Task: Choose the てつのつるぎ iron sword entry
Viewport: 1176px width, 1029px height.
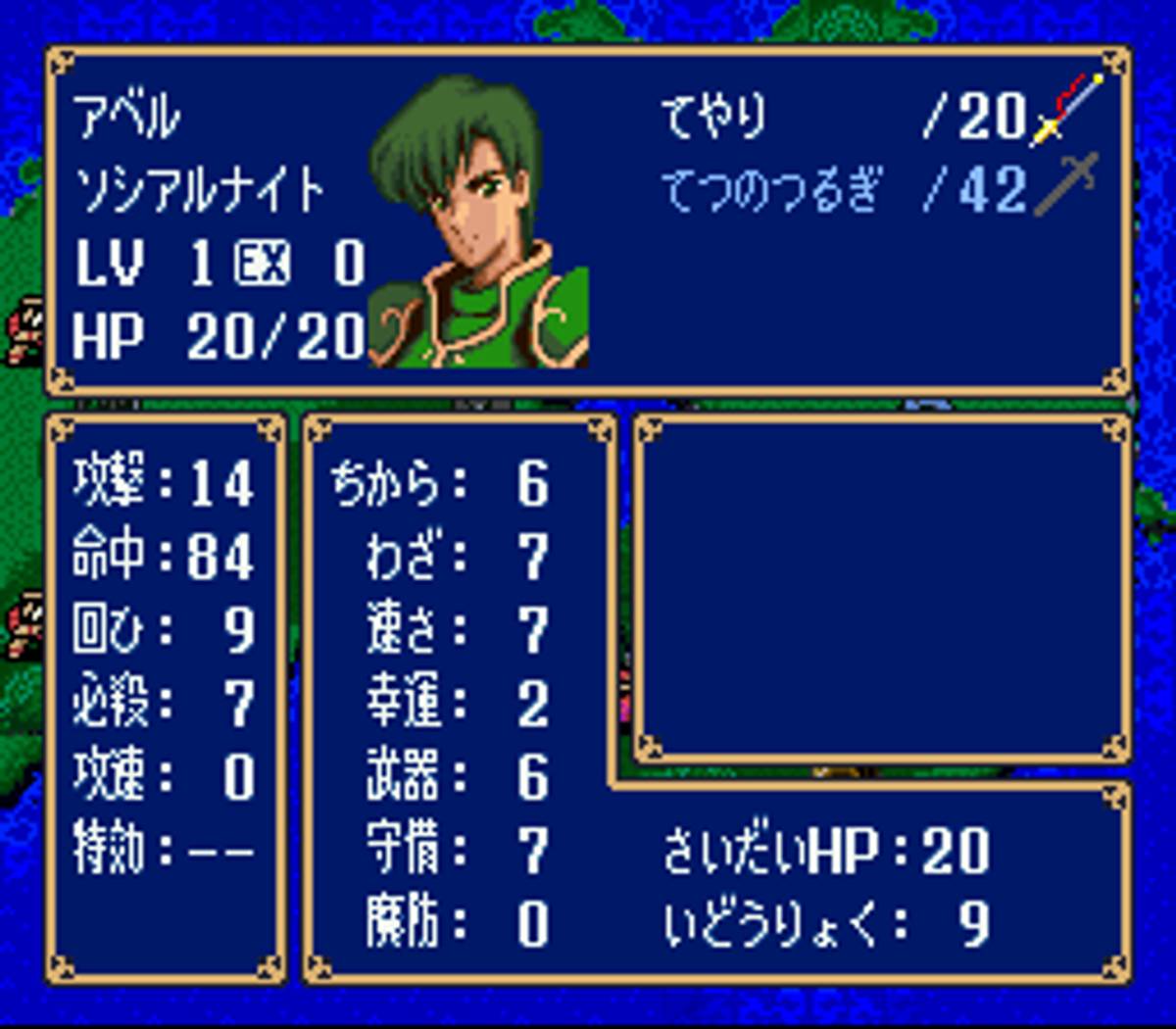Action: coord(772,189)
